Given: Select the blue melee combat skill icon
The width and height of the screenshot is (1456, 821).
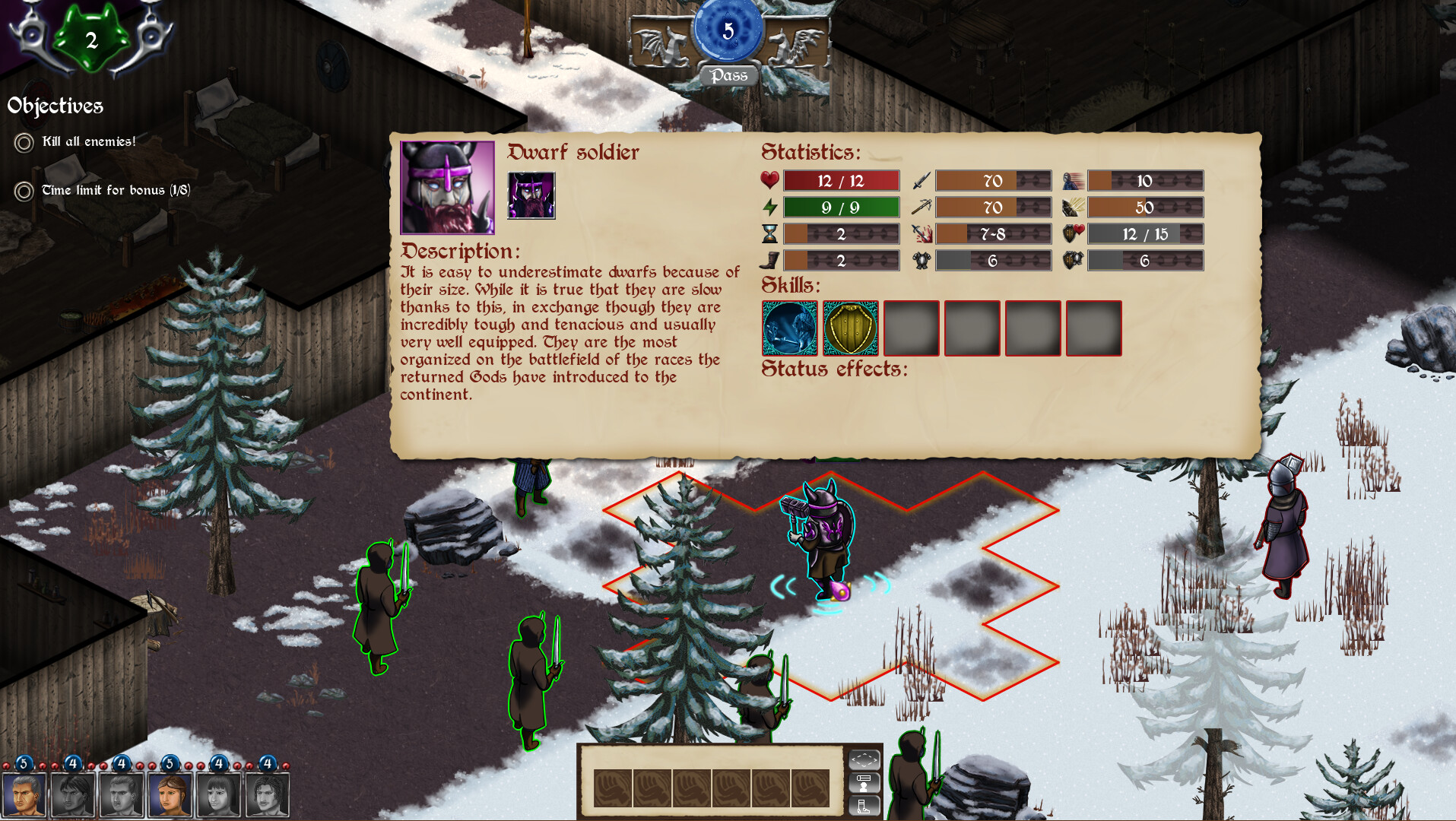Looking at the screenshot, I should pyautogui.click(x=789, y=328).
